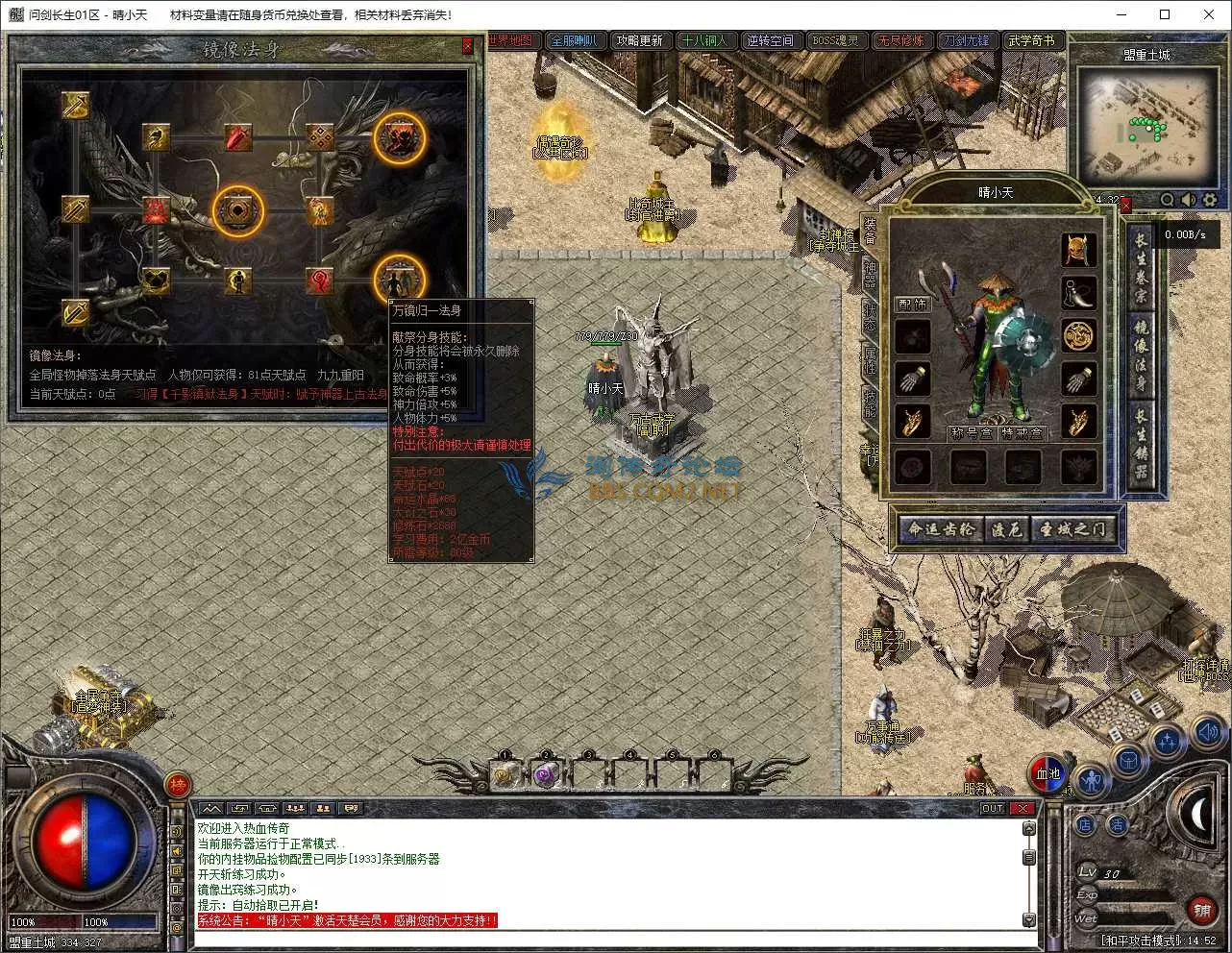Select the helmet equipment slot
Image resolution: width=1232 pixels, height=953 pixels.
tap(1079, 250)
